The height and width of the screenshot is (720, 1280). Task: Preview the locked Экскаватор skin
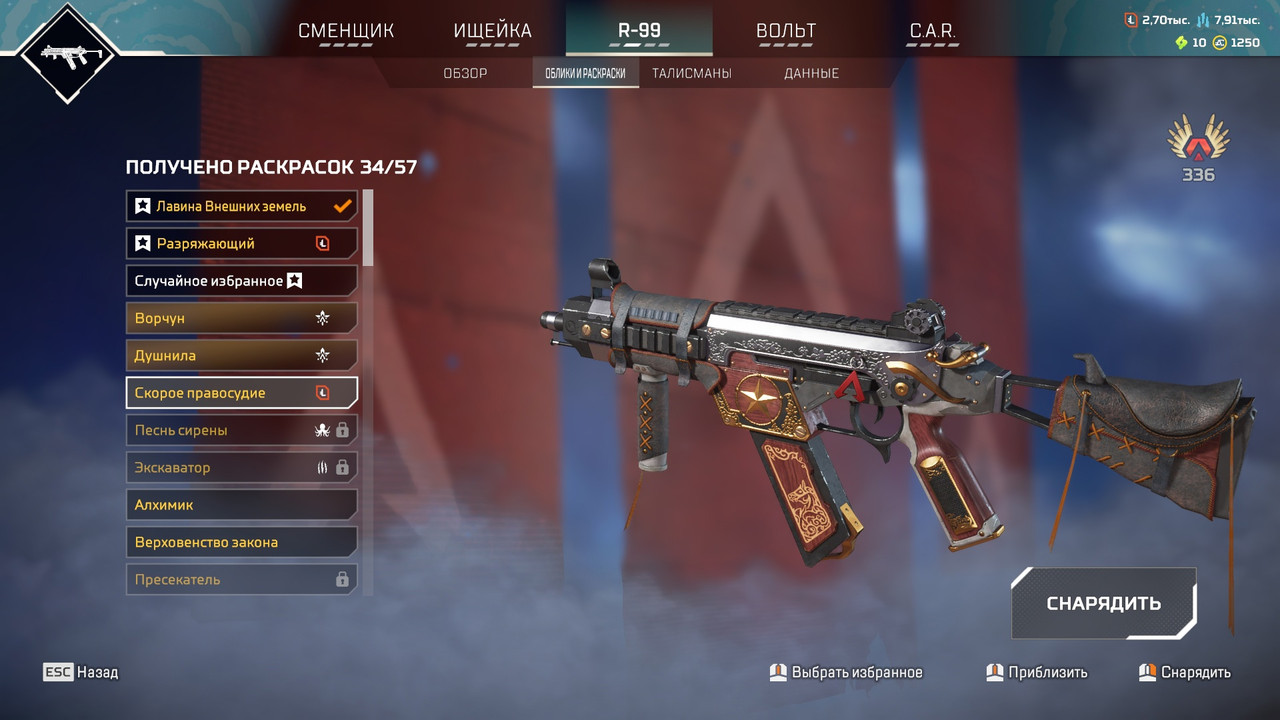pyautogui.click(x=242, y=467)
